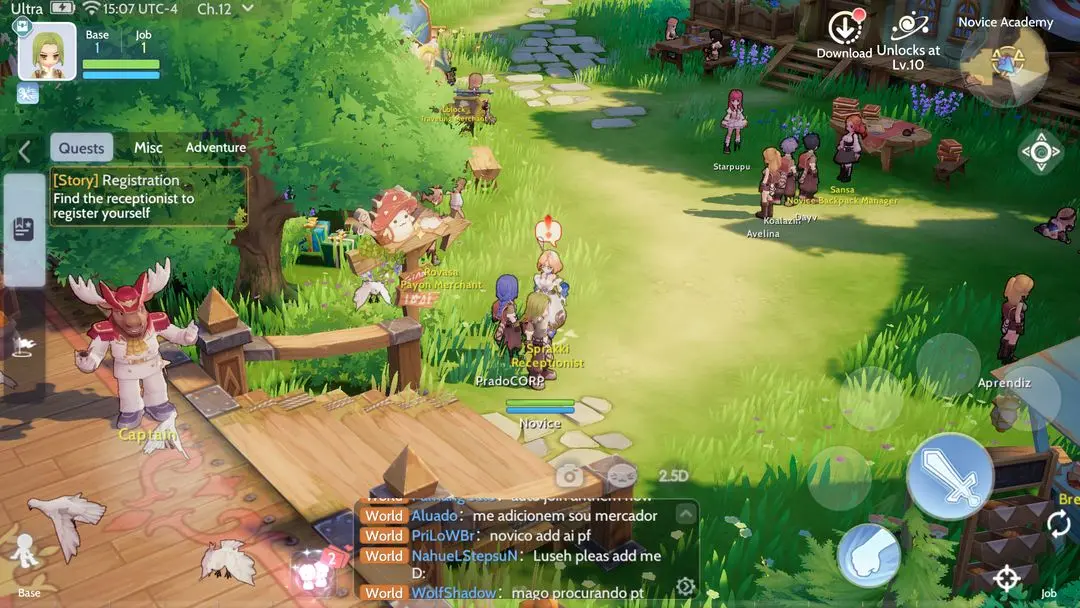Open chat settings gear icon
Screen dimensions: 1080x608
[x=685, y=587]
